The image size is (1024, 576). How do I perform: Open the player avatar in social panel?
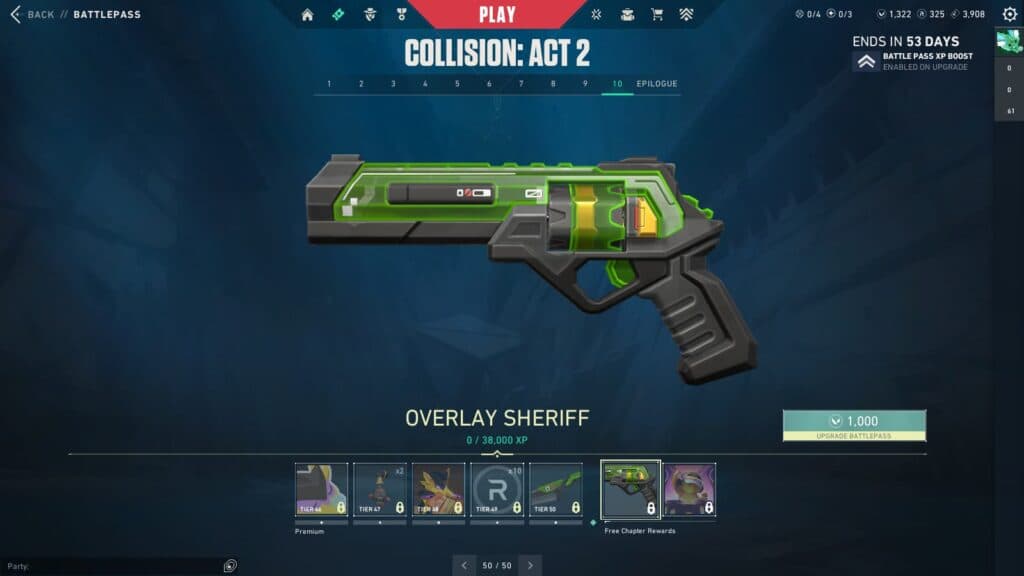[x=1008, y=42]
